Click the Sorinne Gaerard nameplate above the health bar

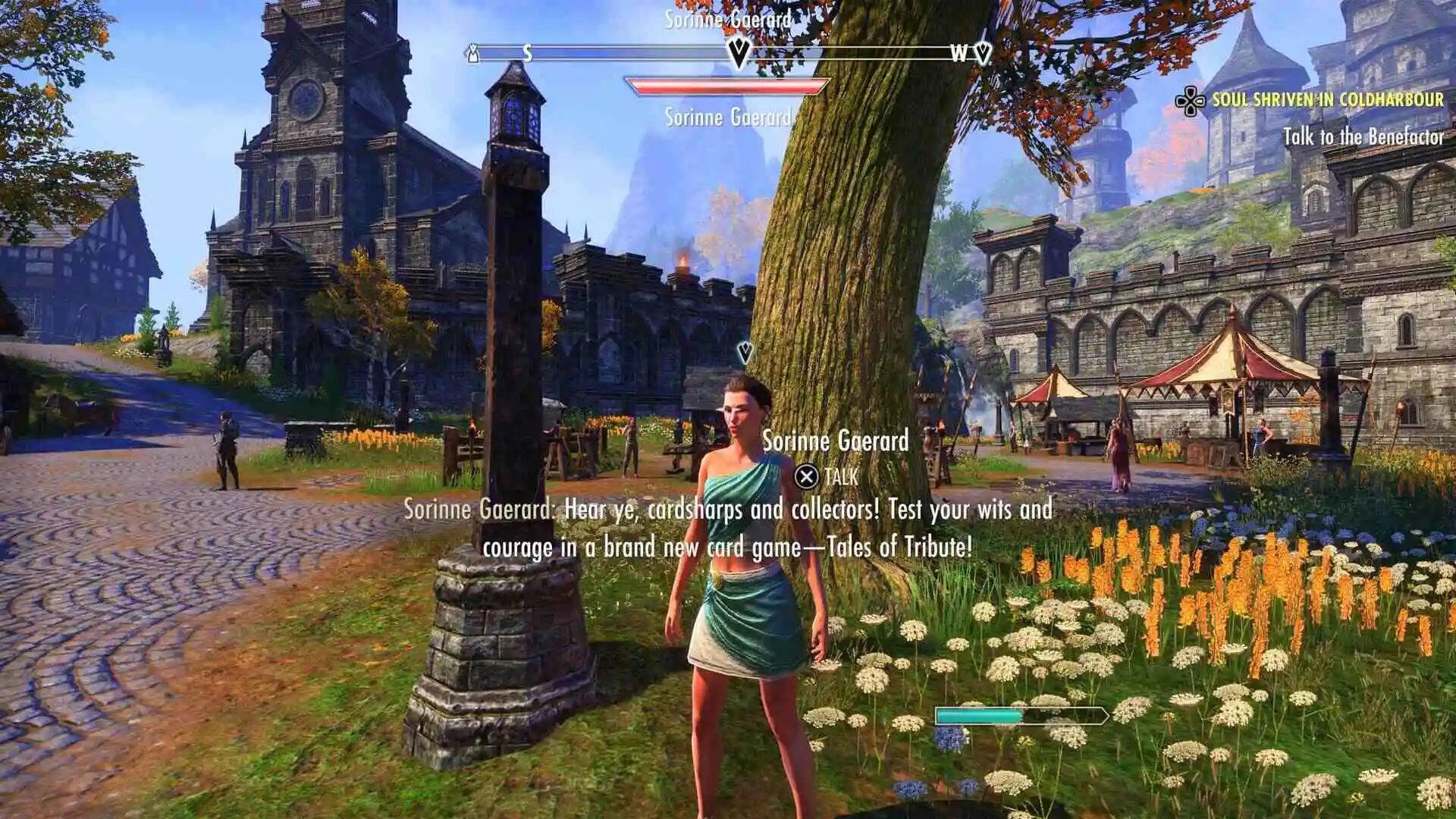(729, 118)
